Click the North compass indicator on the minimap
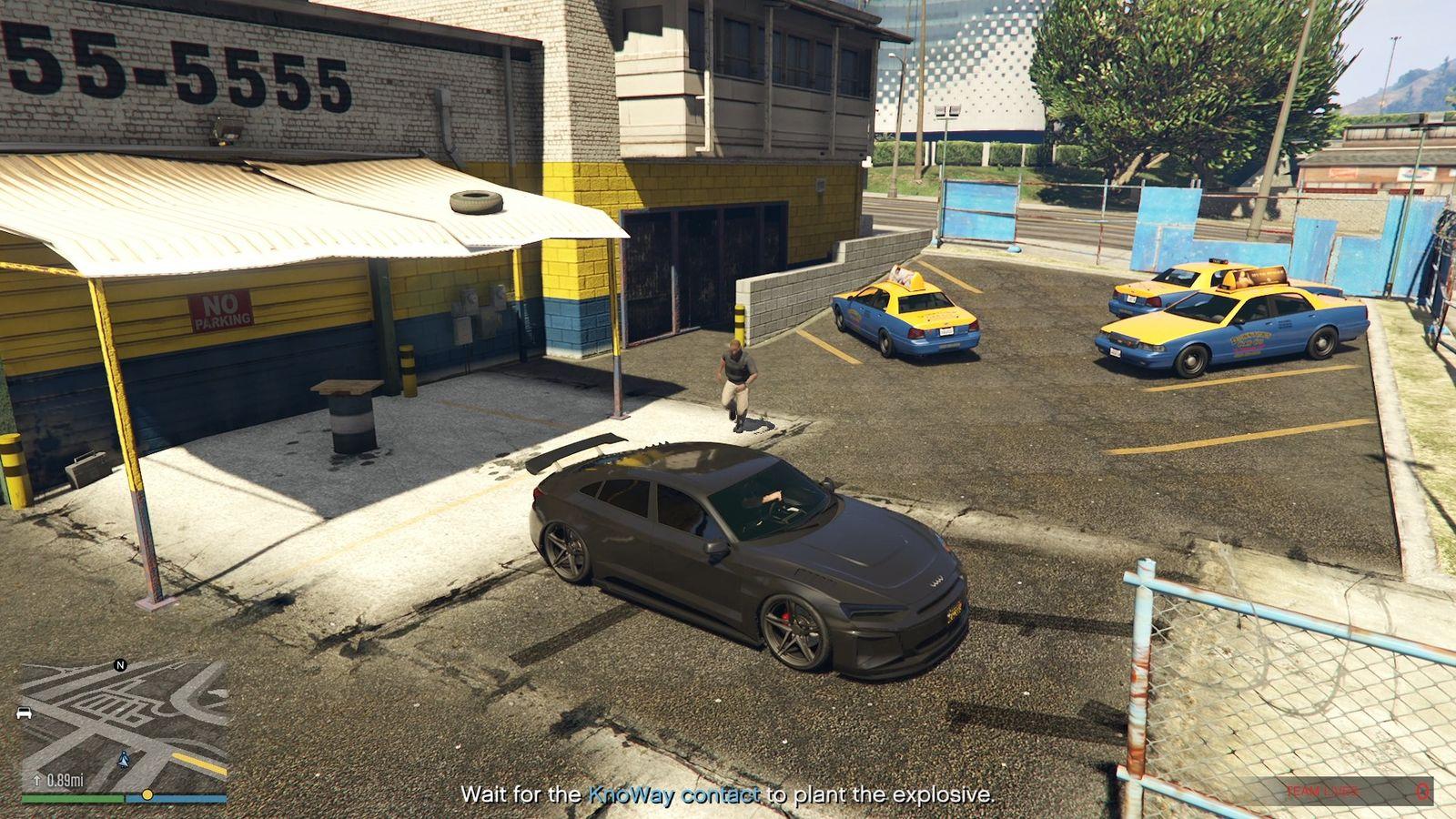Screen dimensions: 1456x819 (x=119, y=665)
